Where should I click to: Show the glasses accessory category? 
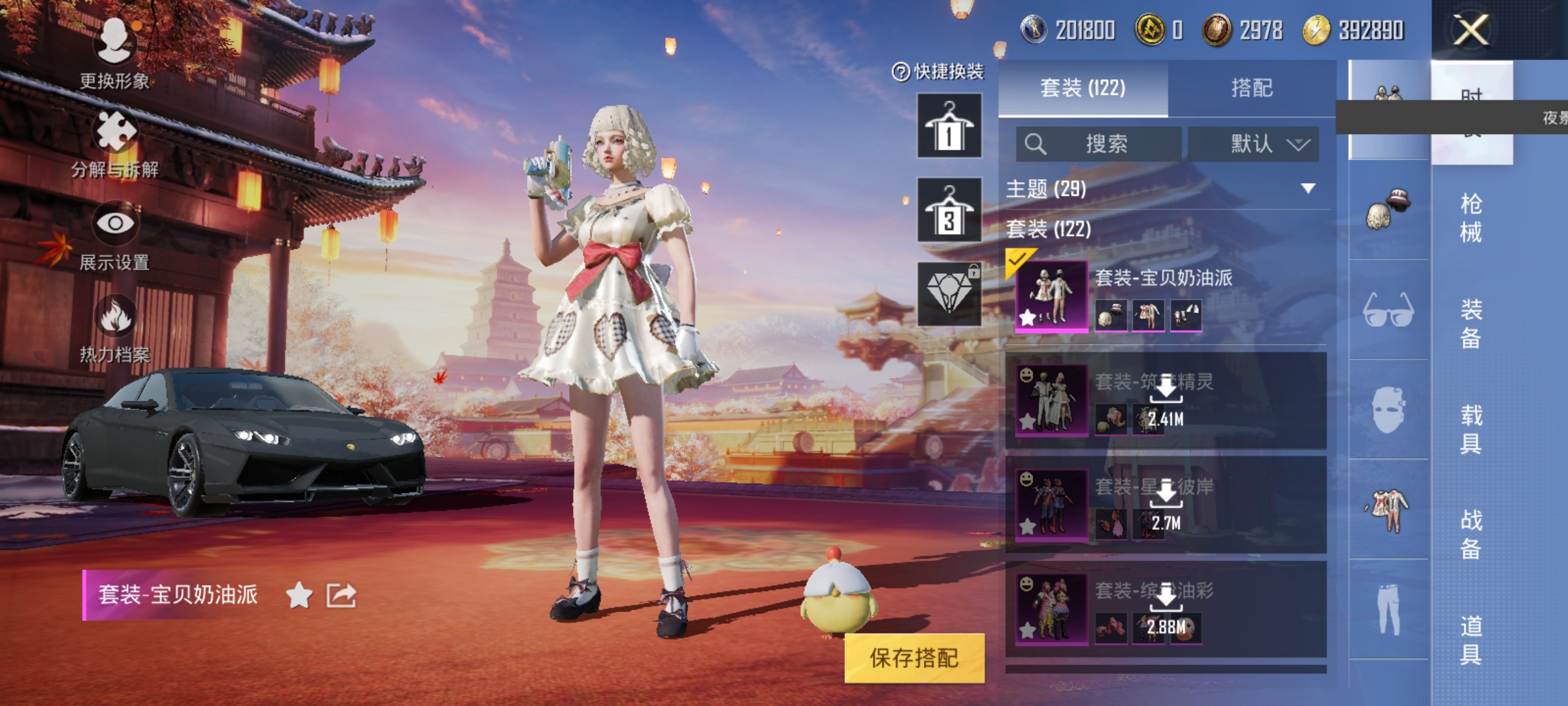[1388, 311]
